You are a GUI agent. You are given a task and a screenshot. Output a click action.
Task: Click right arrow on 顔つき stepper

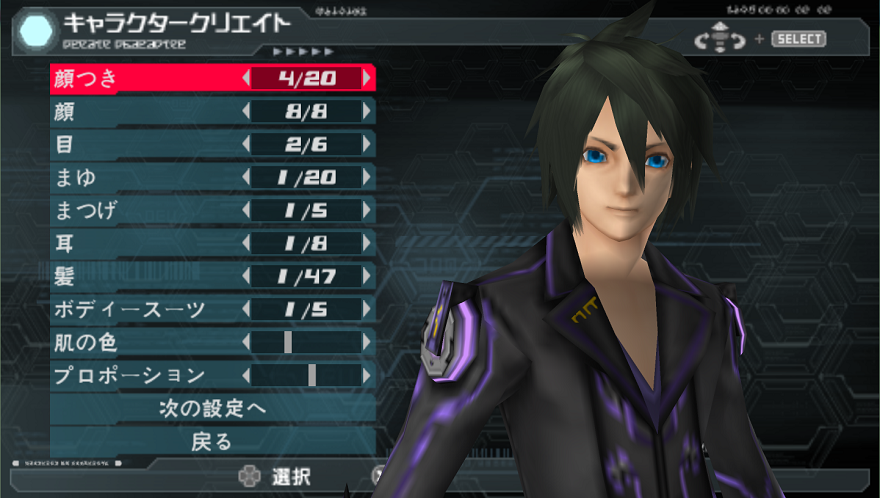(368, 78)
